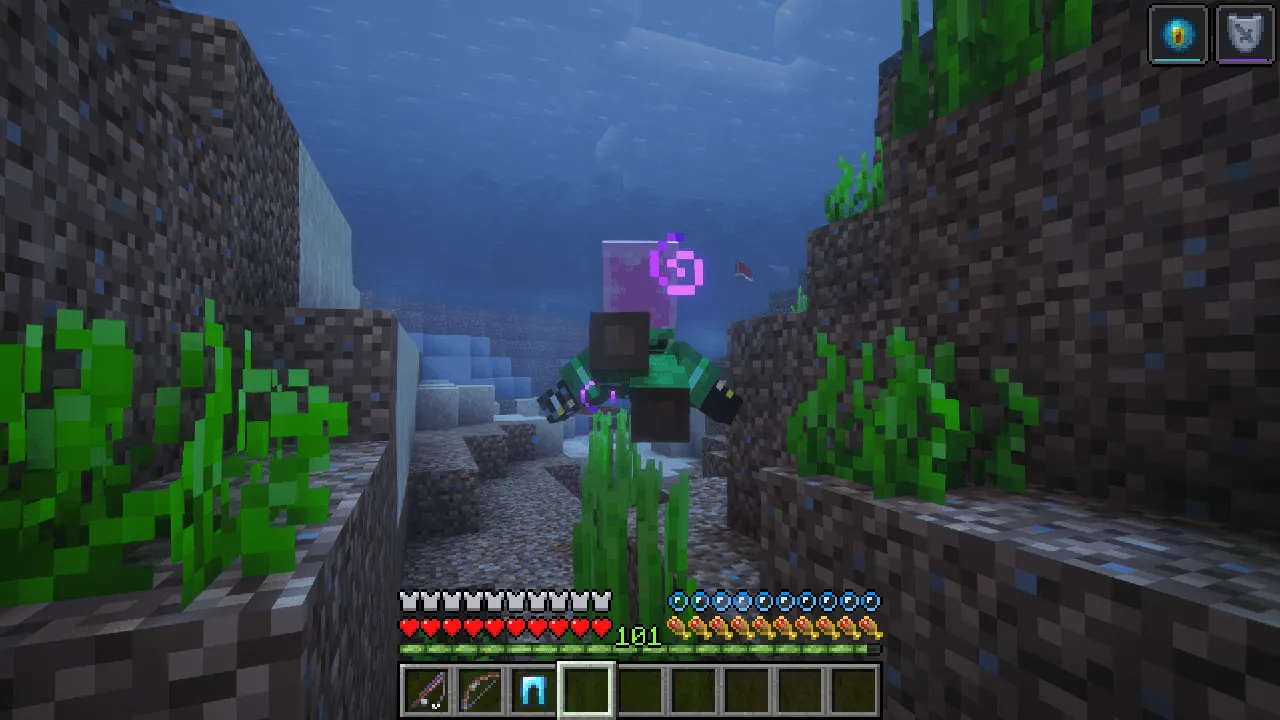Click the glowing totem status icon top right
Image resolution: width=1280 pixels, height=720 pixels.
1178,32
